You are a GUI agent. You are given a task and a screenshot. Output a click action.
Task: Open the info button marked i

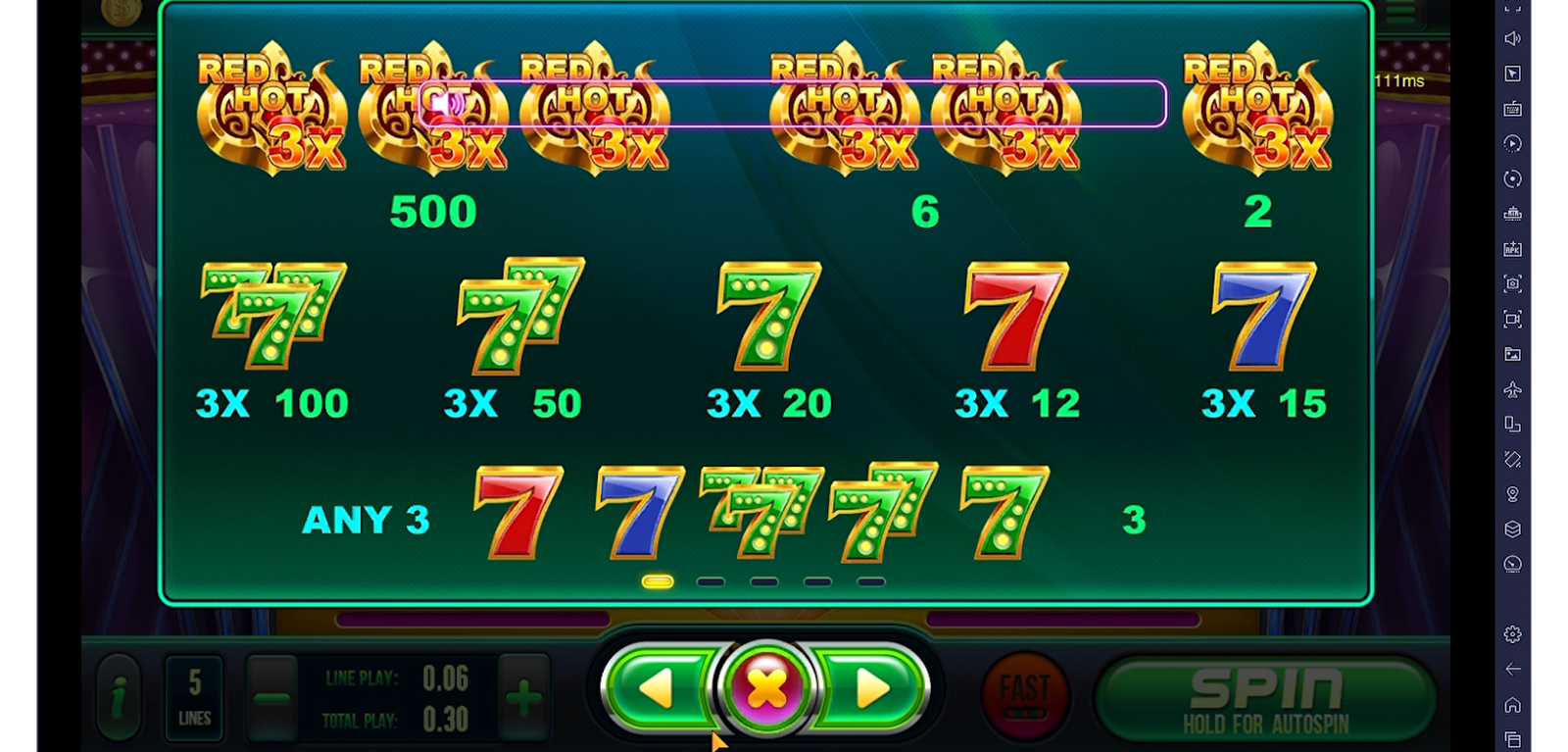coord(119,698)
